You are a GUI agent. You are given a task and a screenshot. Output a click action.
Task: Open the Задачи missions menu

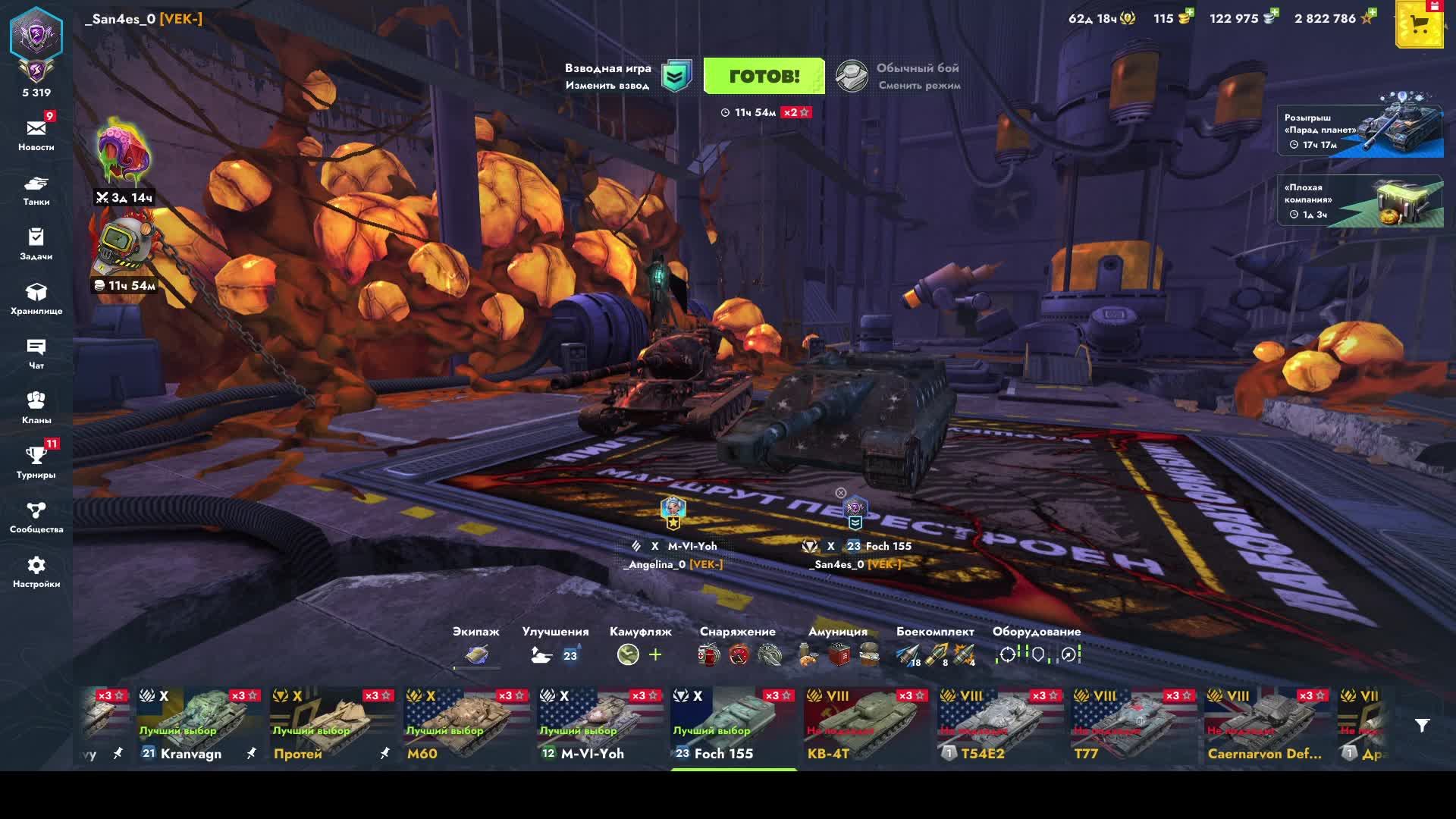[x=36, y=244]
